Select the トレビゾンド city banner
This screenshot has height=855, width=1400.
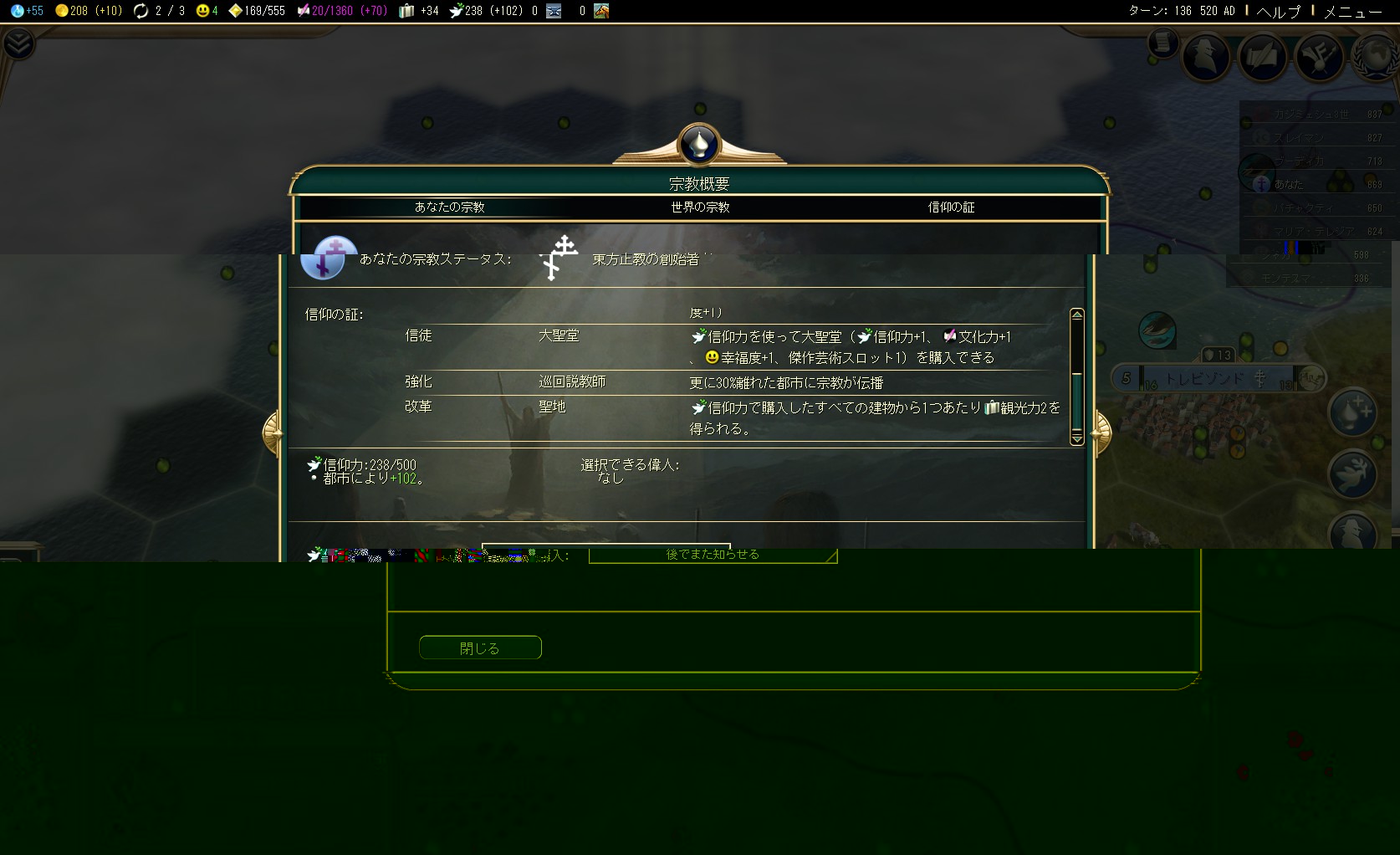(x=1204, y=378)
